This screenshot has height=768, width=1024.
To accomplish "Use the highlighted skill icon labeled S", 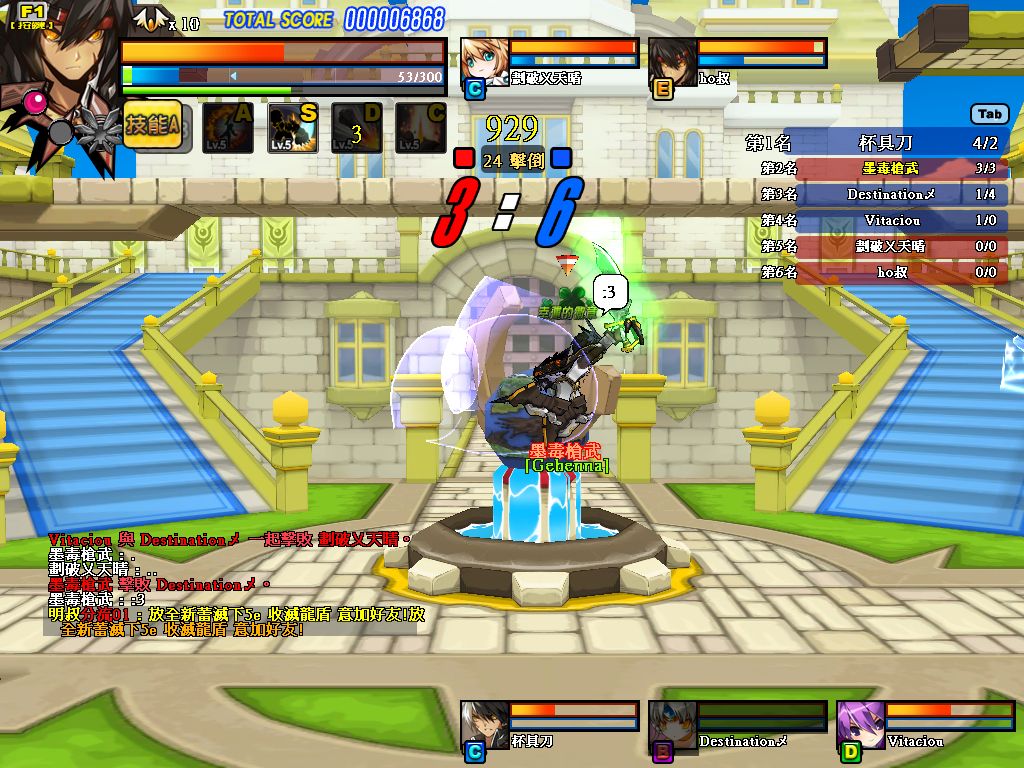I will point(292,128).
